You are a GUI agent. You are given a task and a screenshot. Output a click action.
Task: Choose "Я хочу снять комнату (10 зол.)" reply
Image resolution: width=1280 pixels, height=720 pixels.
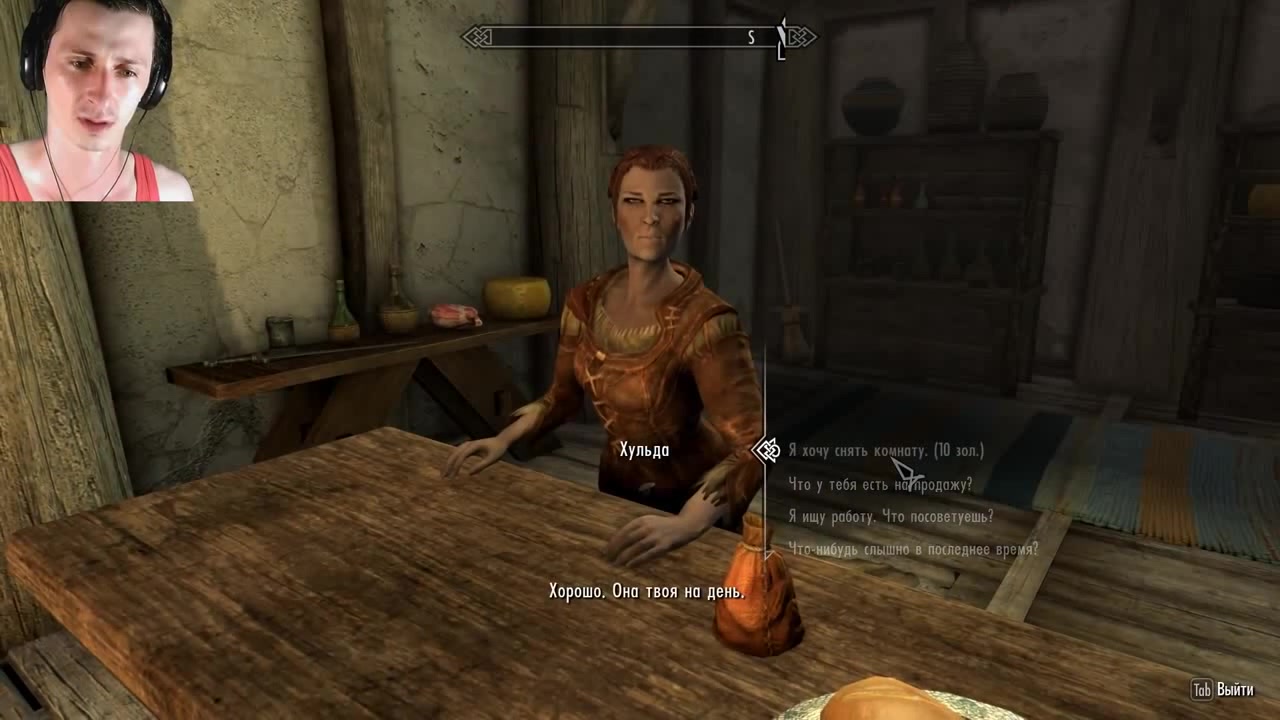886,451
